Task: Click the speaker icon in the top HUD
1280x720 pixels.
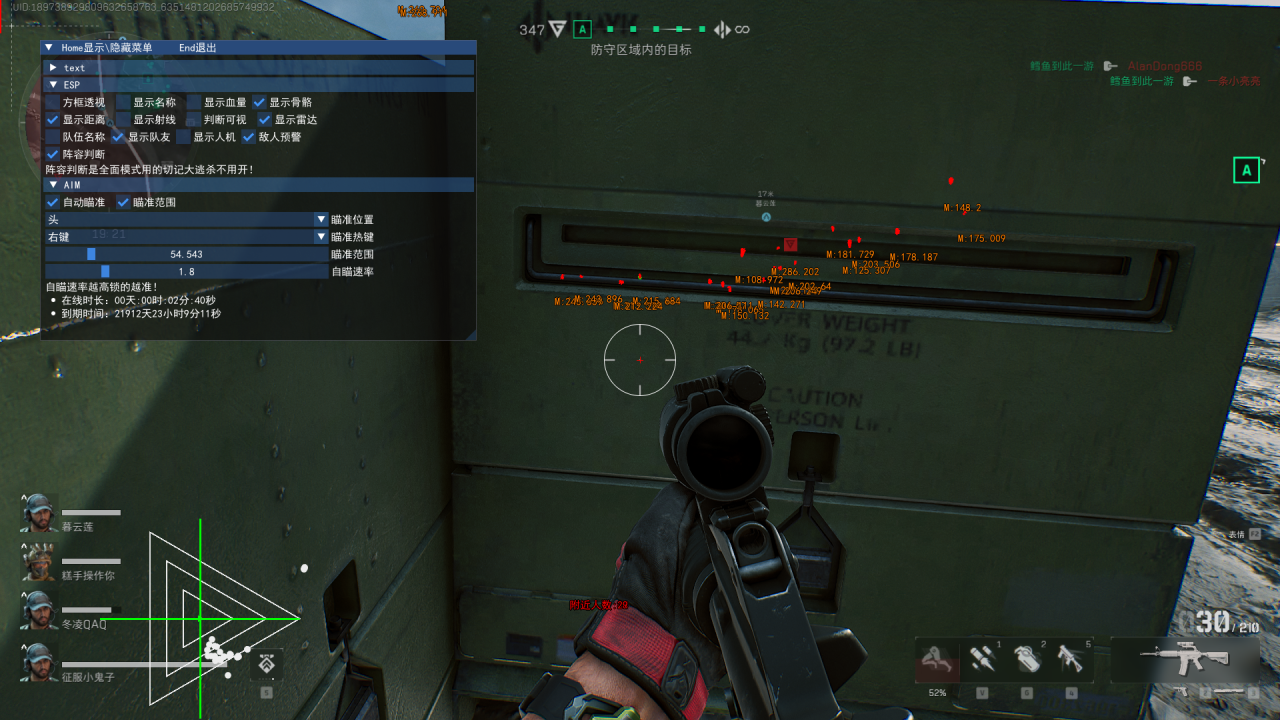Action: (722, 29)
